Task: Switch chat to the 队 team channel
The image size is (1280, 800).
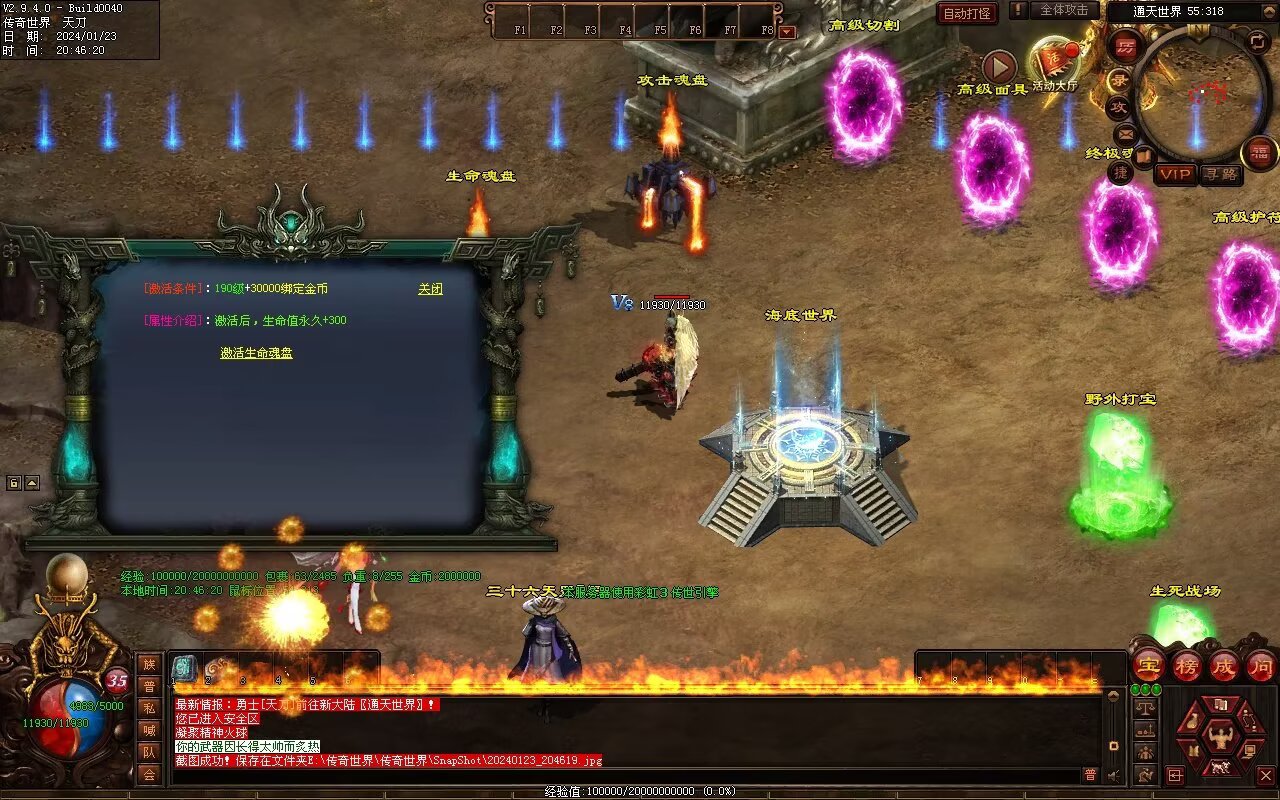Action: tap(149, 752)
